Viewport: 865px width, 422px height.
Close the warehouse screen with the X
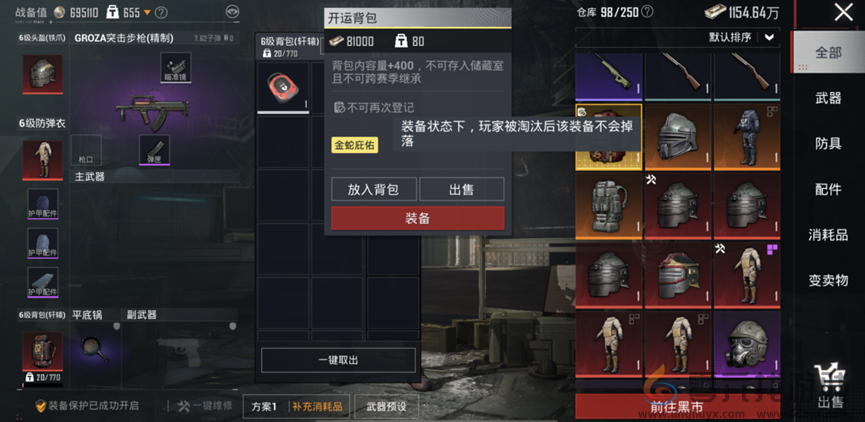[x=843, y=13]
